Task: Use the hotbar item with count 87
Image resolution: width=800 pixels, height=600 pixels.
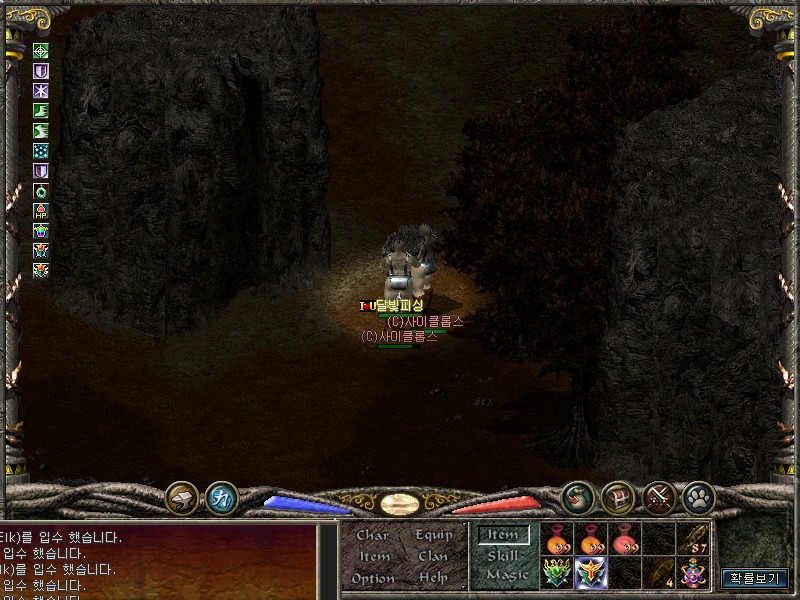Action: point(694,540)
